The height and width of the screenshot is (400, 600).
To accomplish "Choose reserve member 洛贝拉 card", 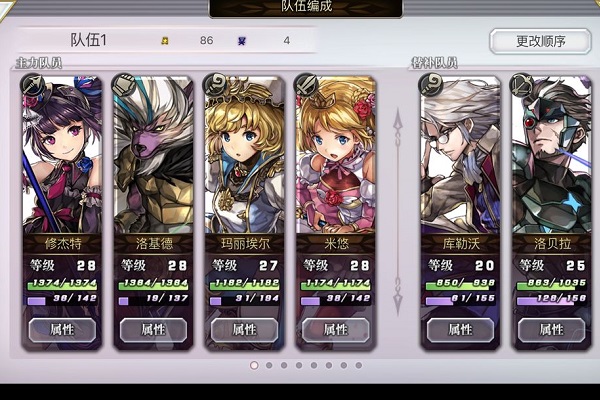I will [551, 160].
